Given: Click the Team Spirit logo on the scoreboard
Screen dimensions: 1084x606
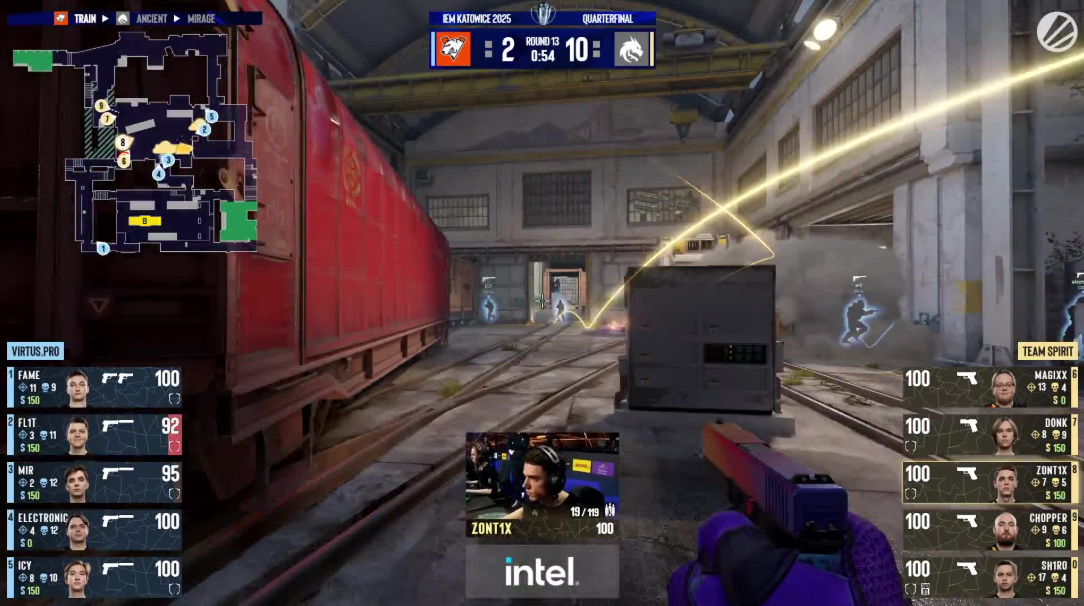Looking at the screenshot, I should click(x=632, y=48).
